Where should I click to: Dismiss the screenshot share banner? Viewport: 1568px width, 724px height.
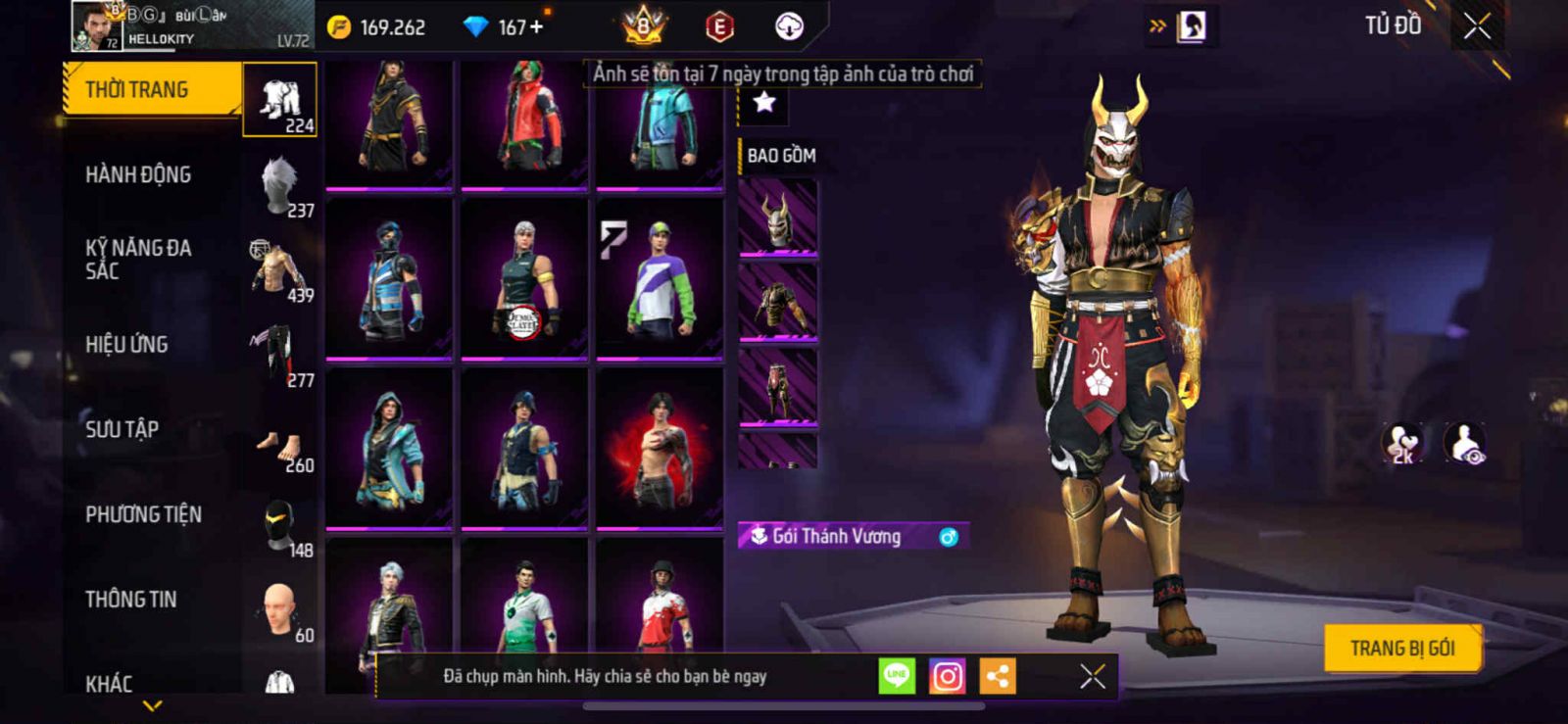coord(1092,676)
